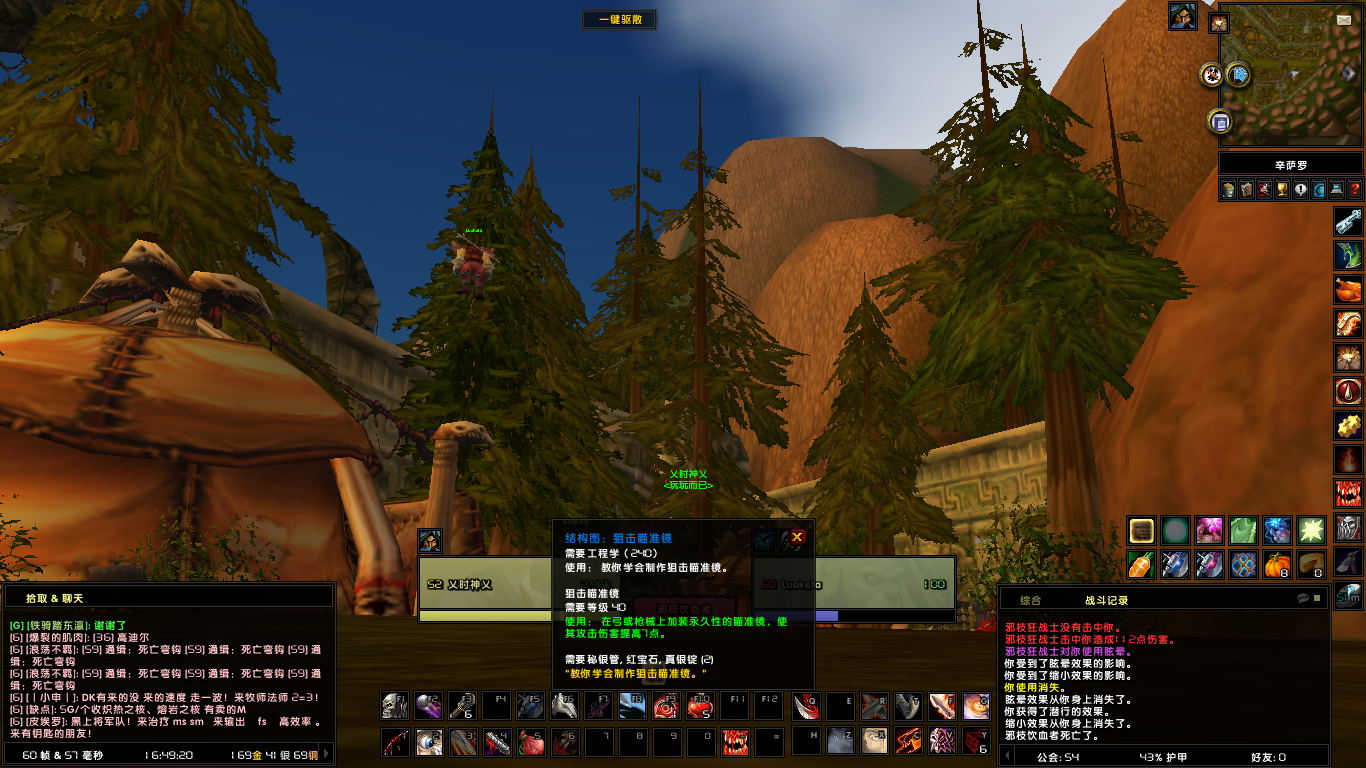Screen dimensions: 1366x768
Task: Open the mail envelope on the minimap
Action: pyautogui.click(x=1343, y=19)
